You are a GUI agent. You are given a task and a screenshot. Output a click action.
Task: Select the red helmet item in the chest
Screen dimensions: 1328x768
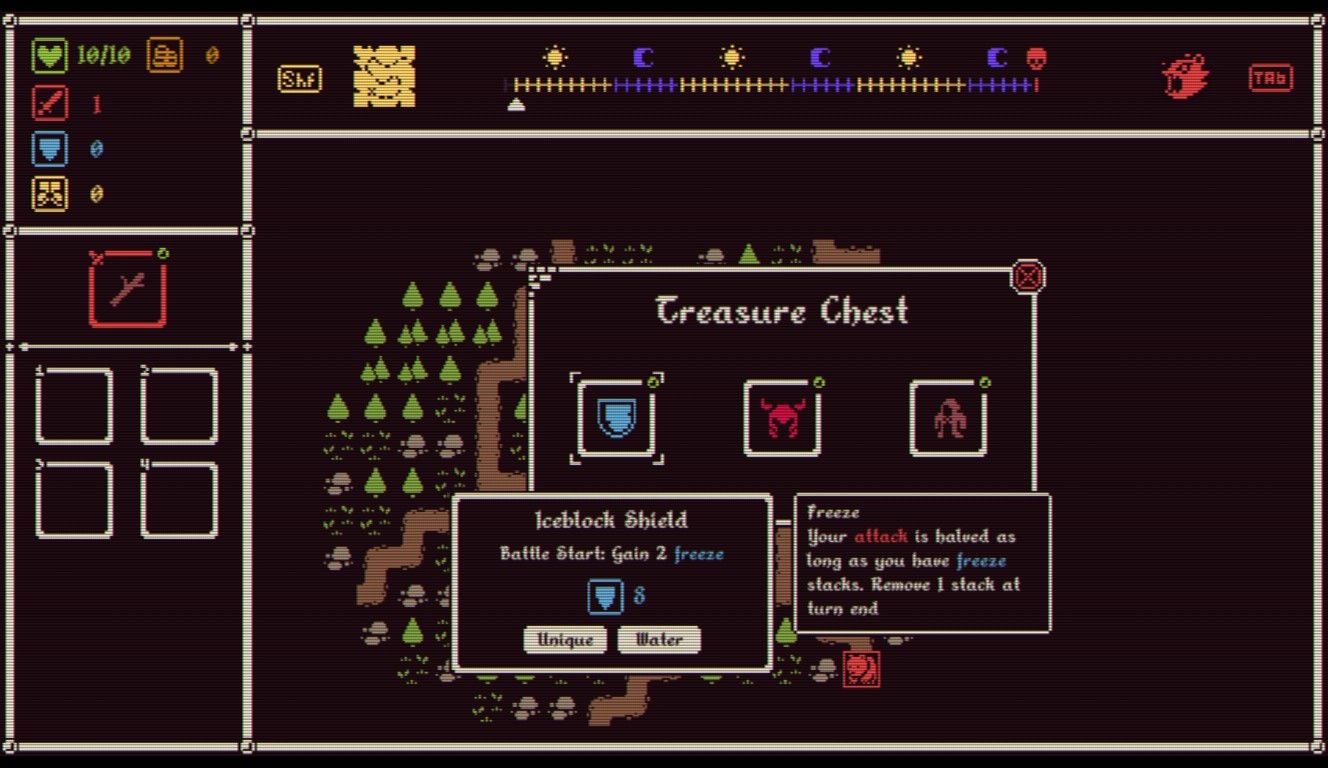click(783, 418)
